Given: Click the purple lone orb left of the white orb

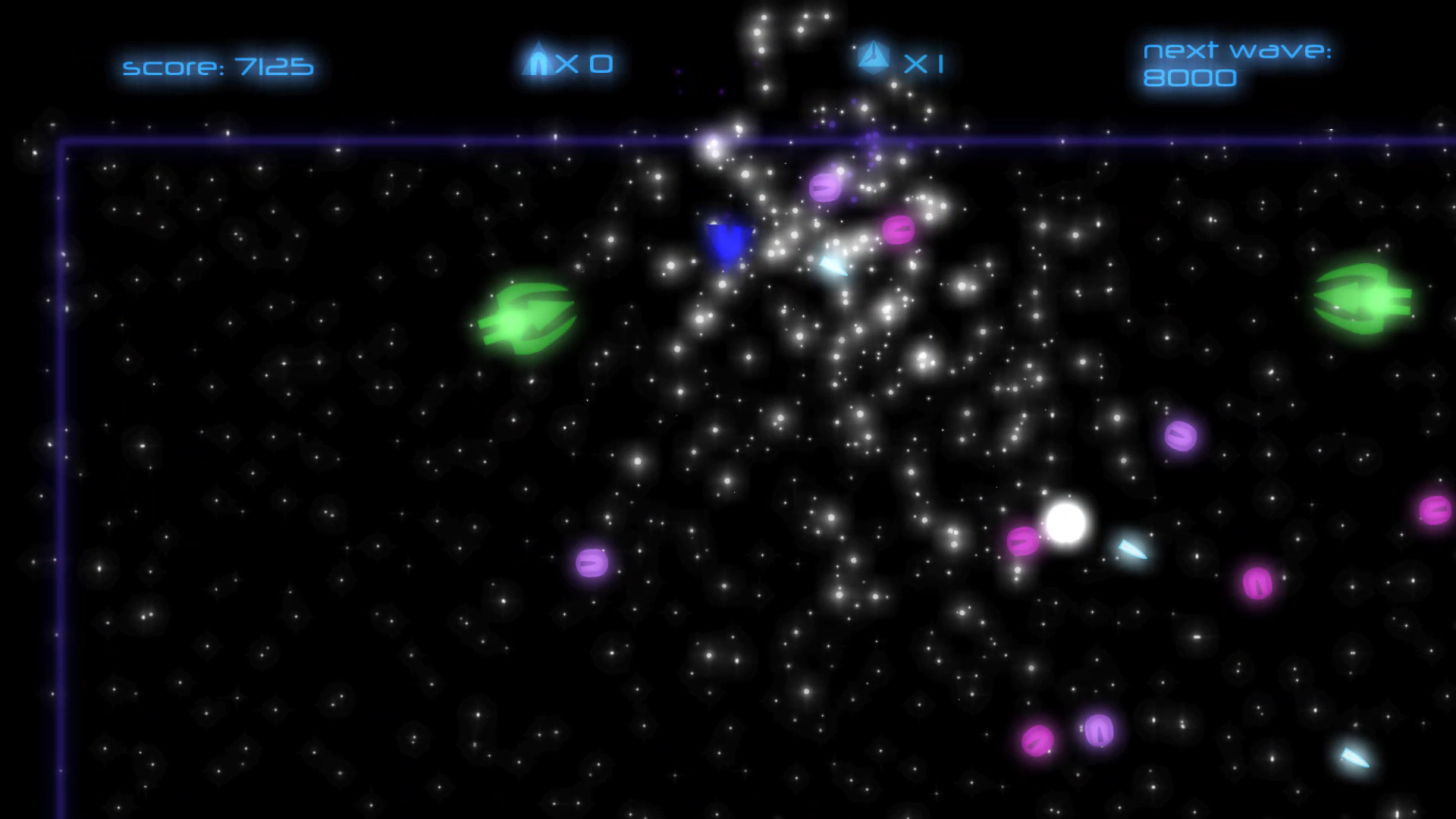Looking at the screenshot, I should (591, 561).
